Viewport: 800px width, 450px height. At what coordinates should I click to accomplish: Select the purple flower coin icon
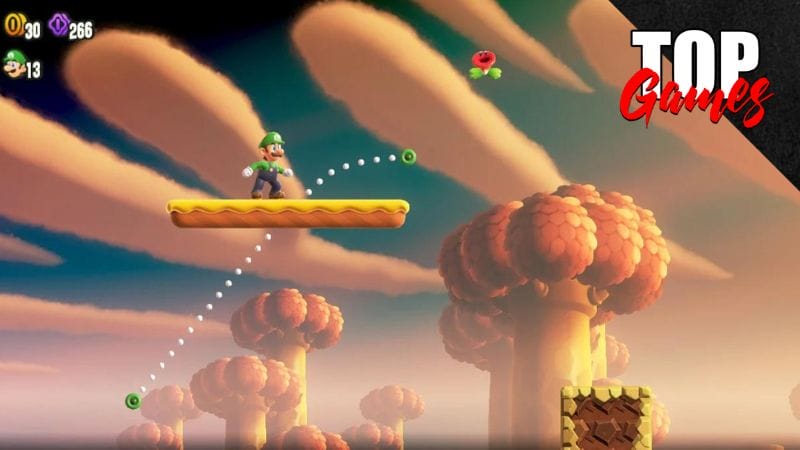coord(59,26)
